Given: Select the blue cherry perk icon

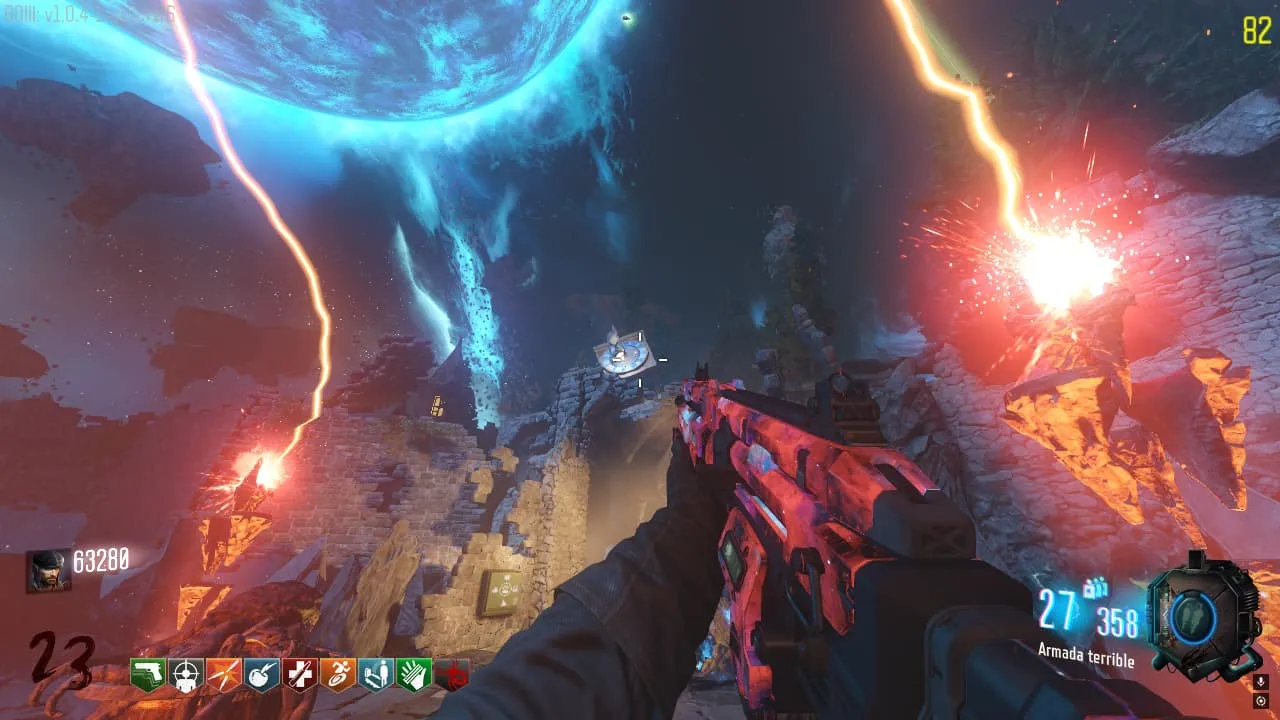Looking at the screenshot, I should [262, 674].
